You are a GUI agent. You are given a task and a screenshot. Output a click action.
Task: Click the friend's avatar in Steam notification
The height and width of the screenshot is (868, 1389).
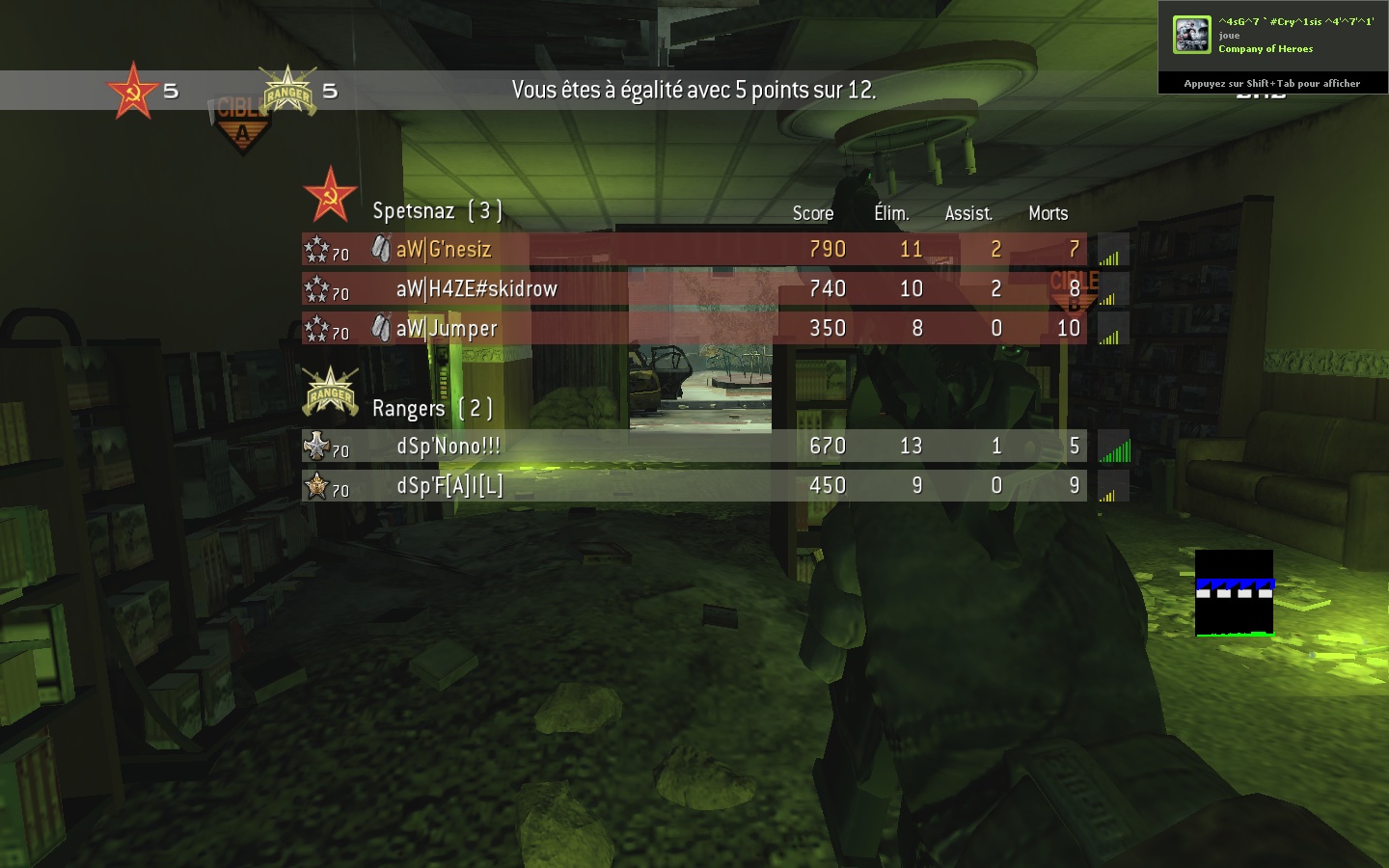coord(1192,36)
